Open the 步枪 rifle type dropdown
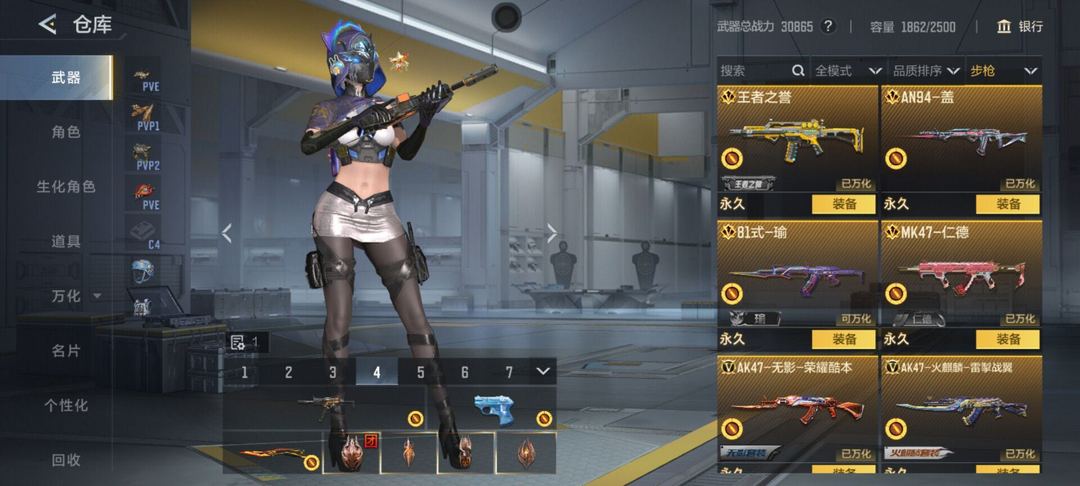 pos(1003,71)
